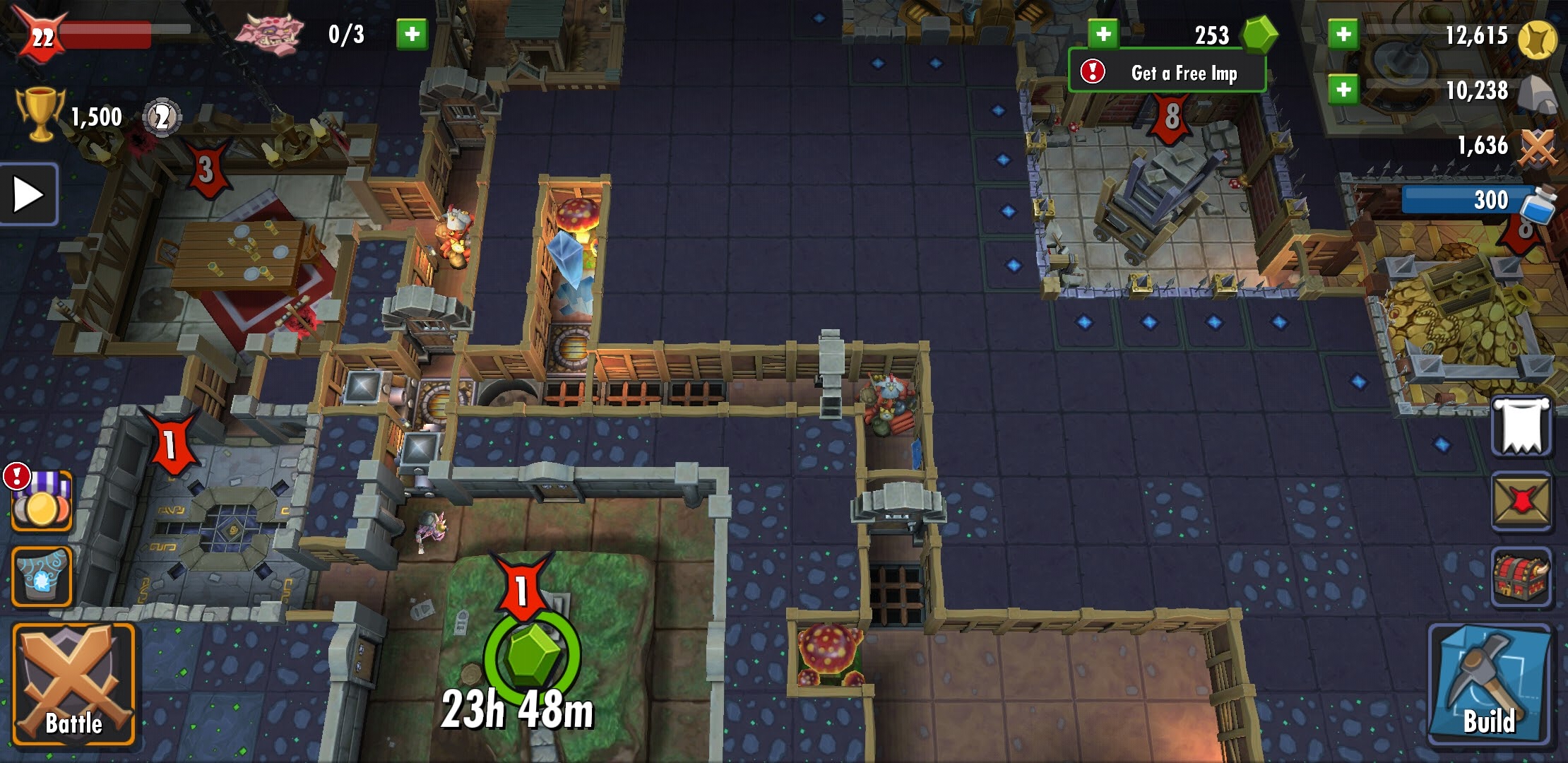Add gold using its plus button

(x=1343, y=34)
